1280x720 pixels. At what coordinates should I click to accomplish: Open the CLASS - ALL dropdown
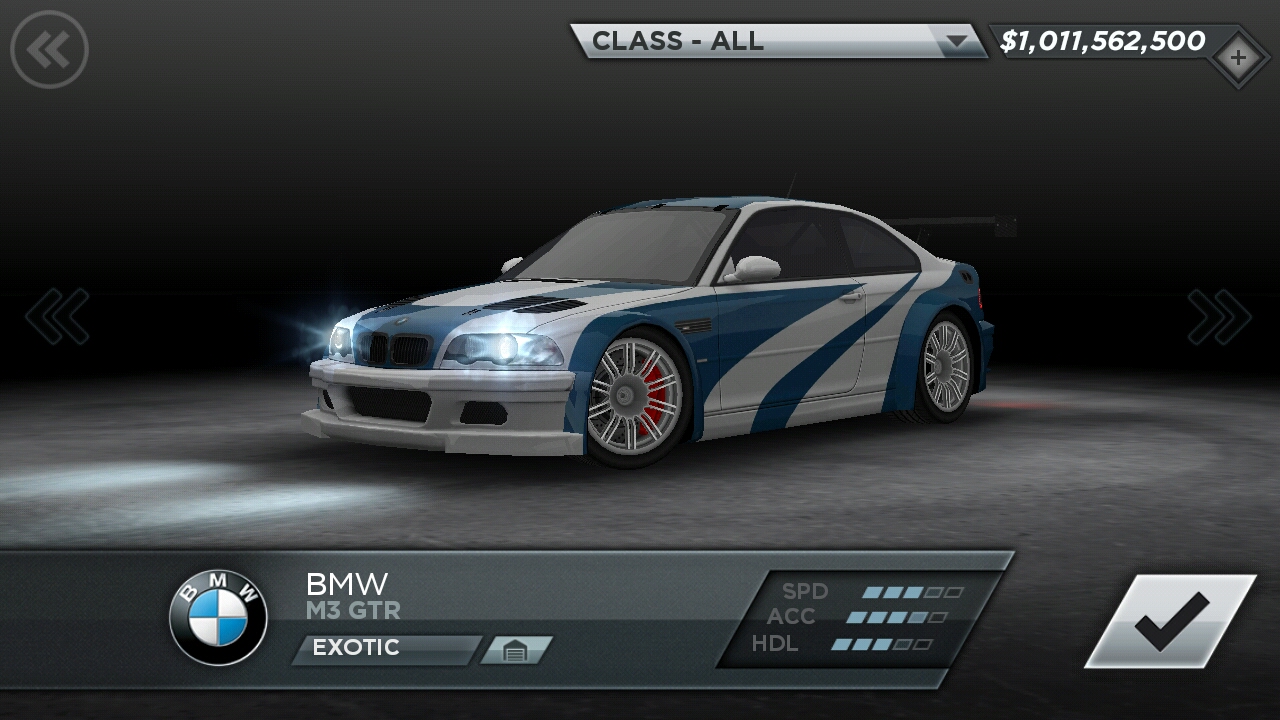tap(778, 41)
